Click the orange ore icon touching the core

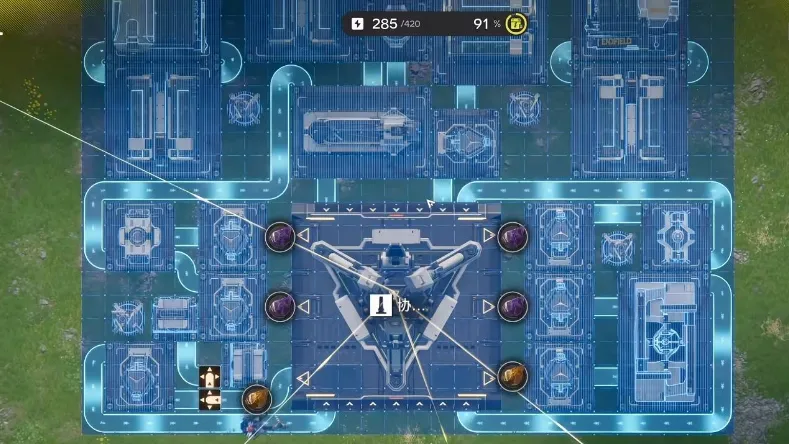512,376
